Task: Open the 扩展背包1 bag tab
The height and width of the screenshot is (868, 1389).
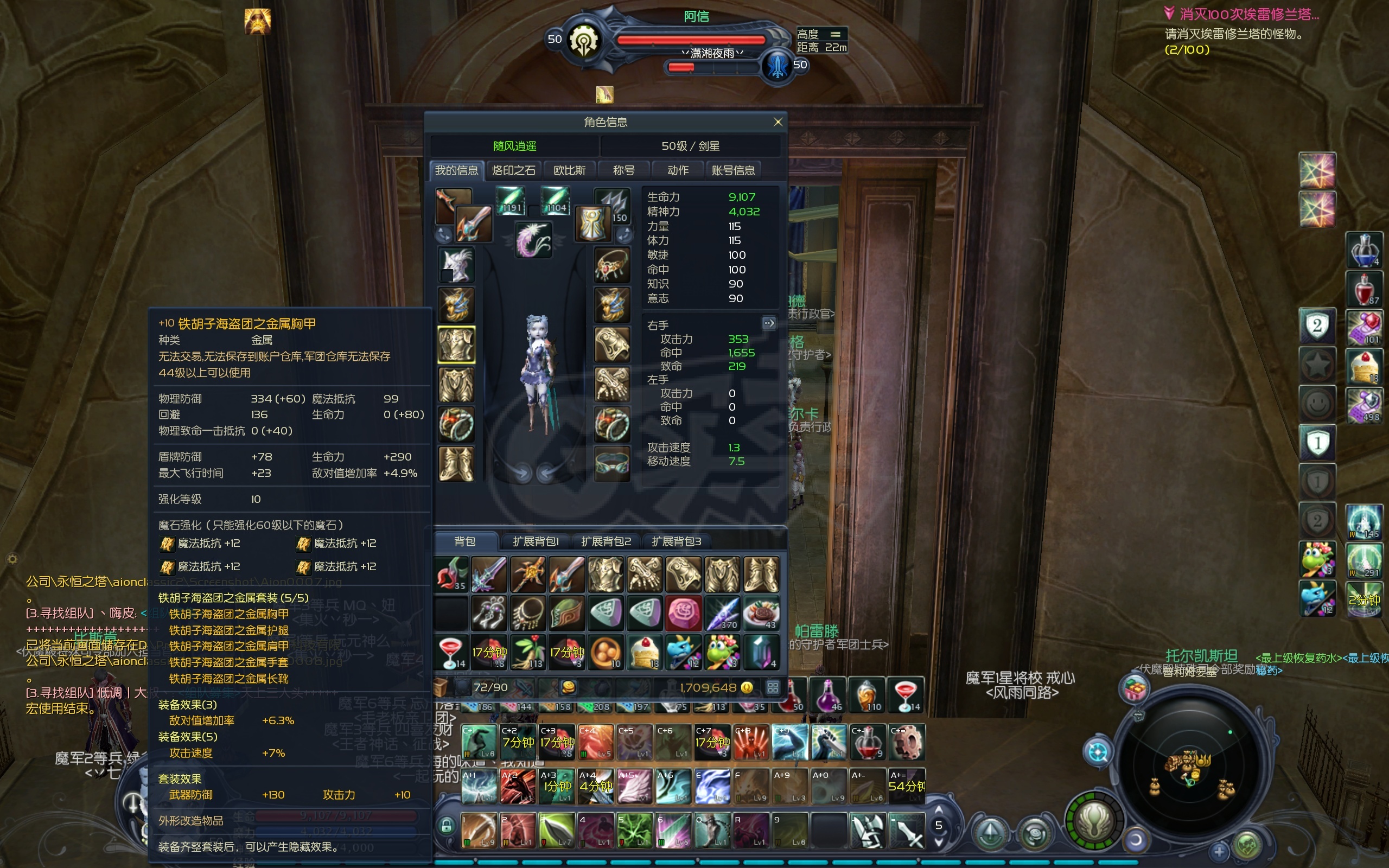Action: click(x=535, y=541)
